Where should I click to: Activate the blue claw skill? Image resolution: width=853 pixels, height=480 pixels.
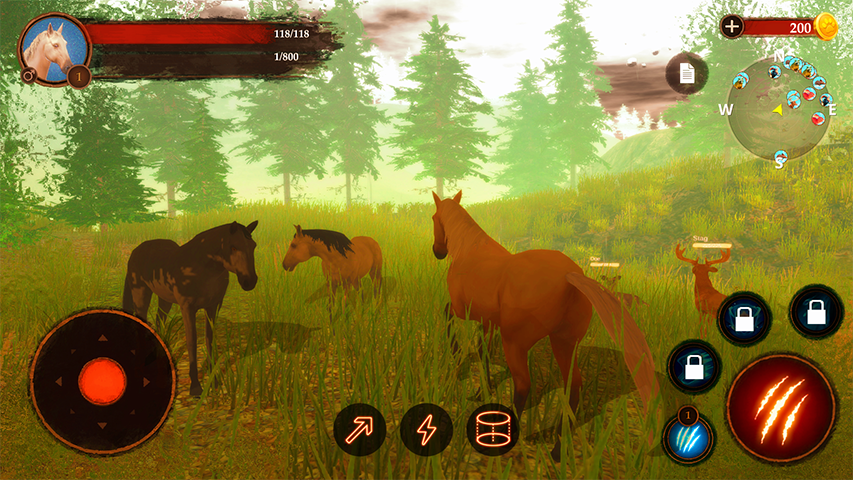[x=689, y=438]
